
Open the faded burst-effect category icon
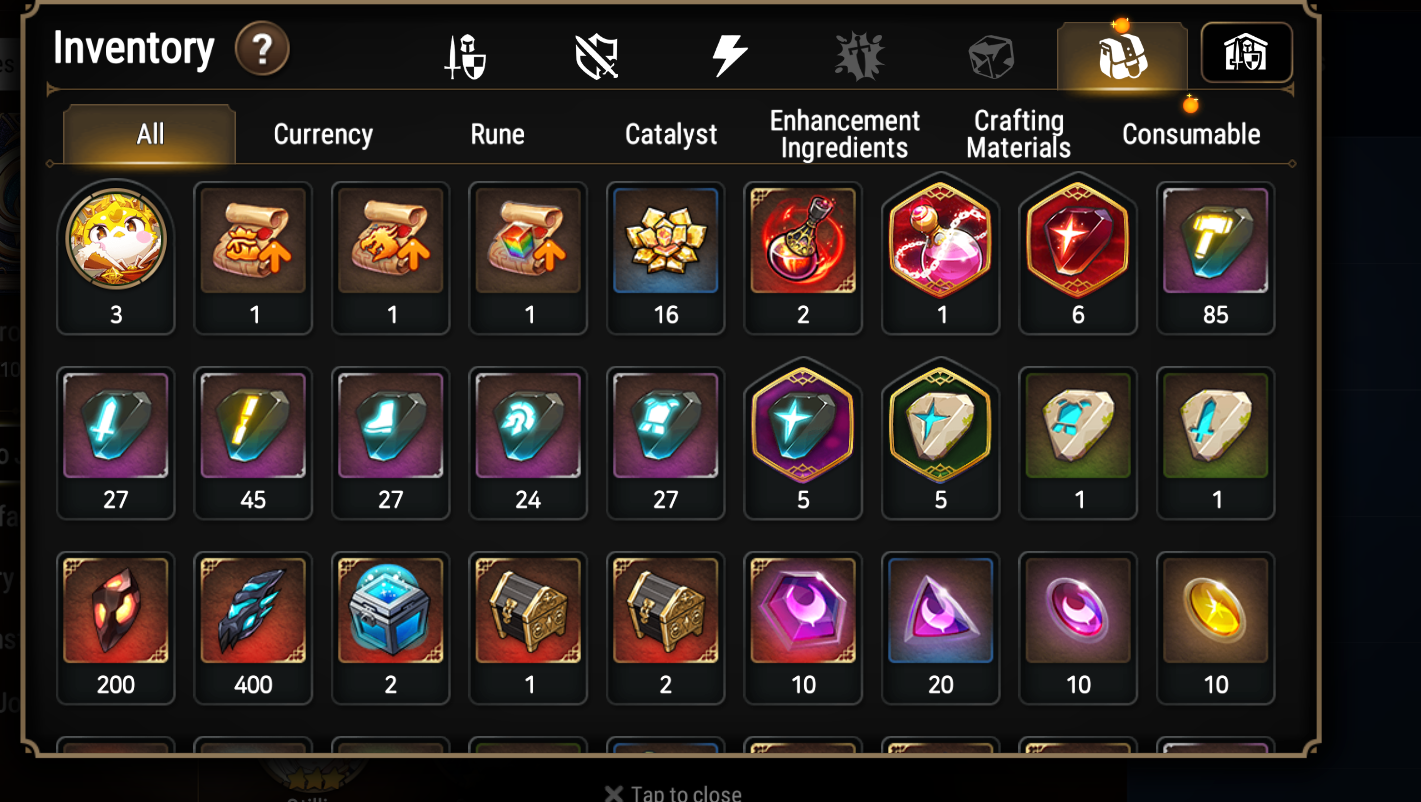click(859, 53)
